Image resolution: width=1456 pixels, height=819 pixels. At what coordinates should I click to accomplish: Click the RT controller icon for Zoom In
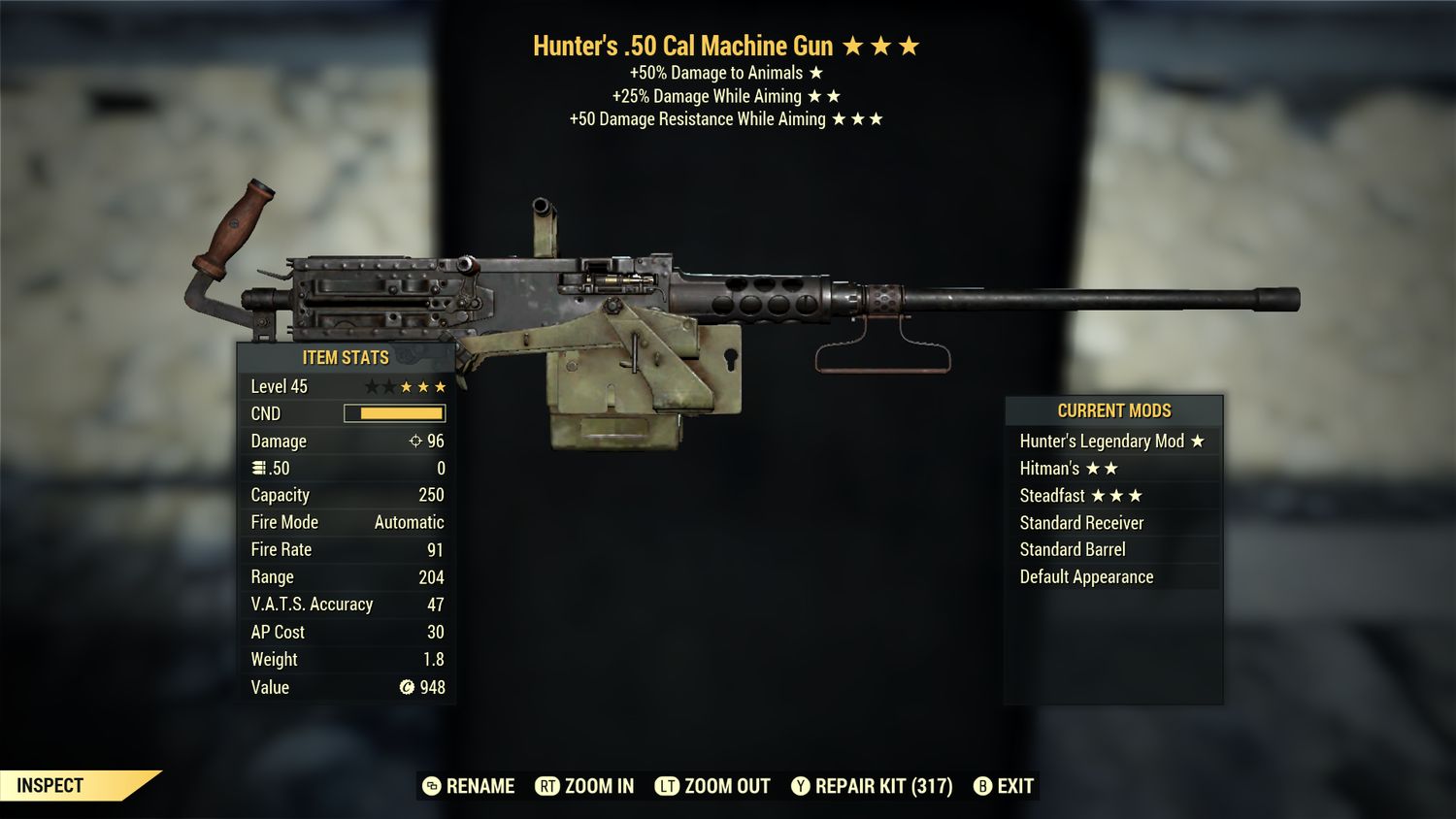pos(548,786)
